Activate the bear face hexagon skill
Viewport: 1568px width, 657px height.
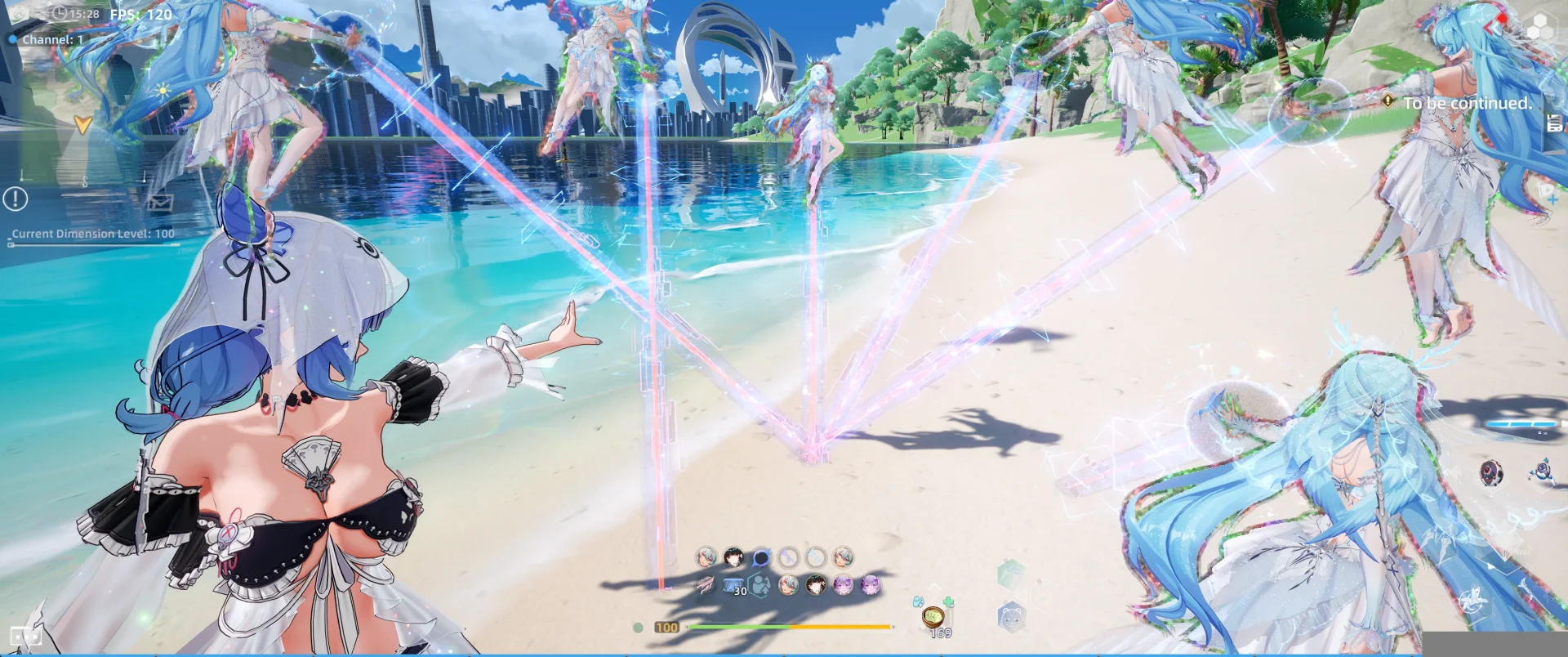pos(1011,617)
